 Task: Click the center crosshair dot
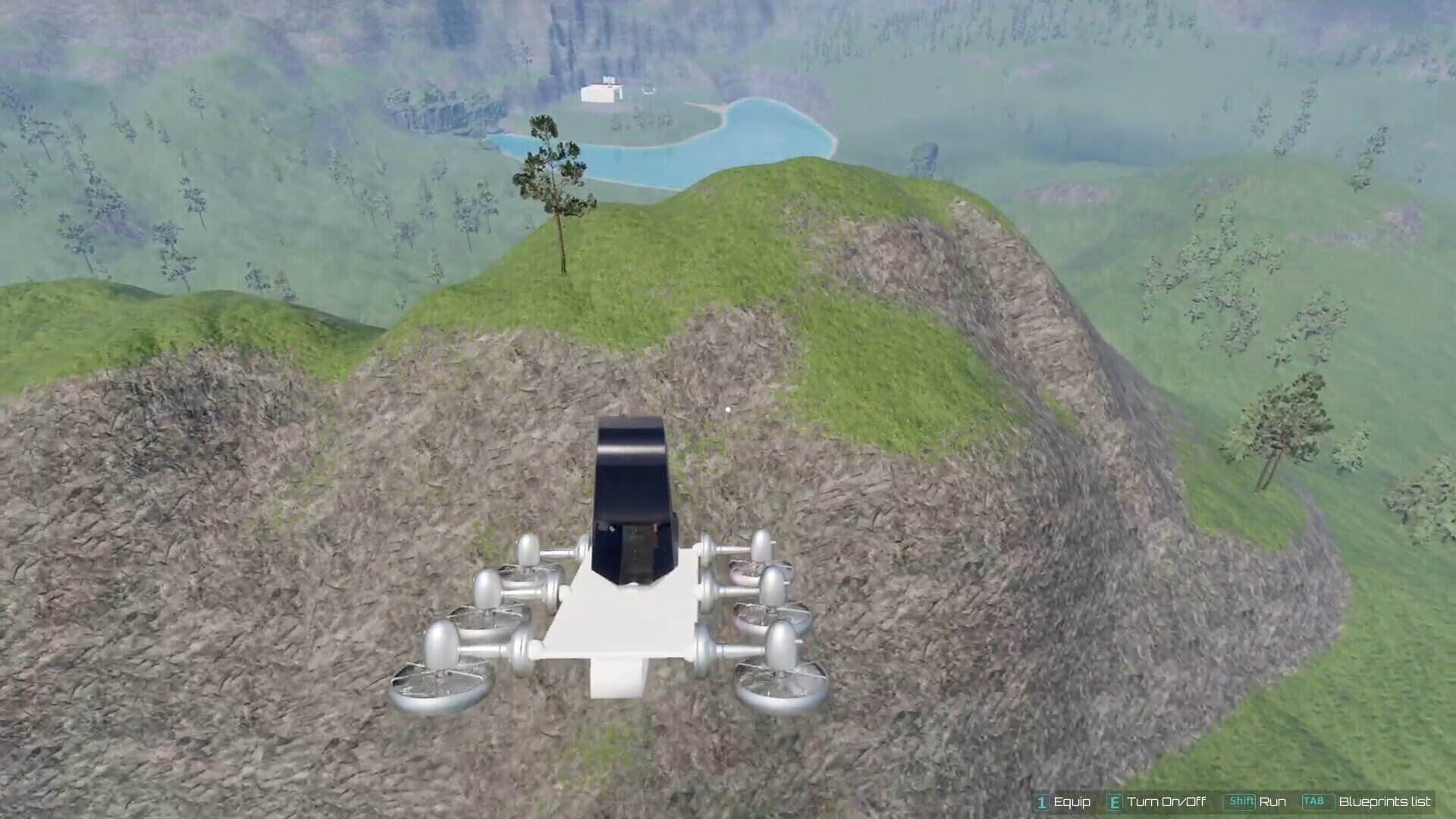tap(729, 409)
